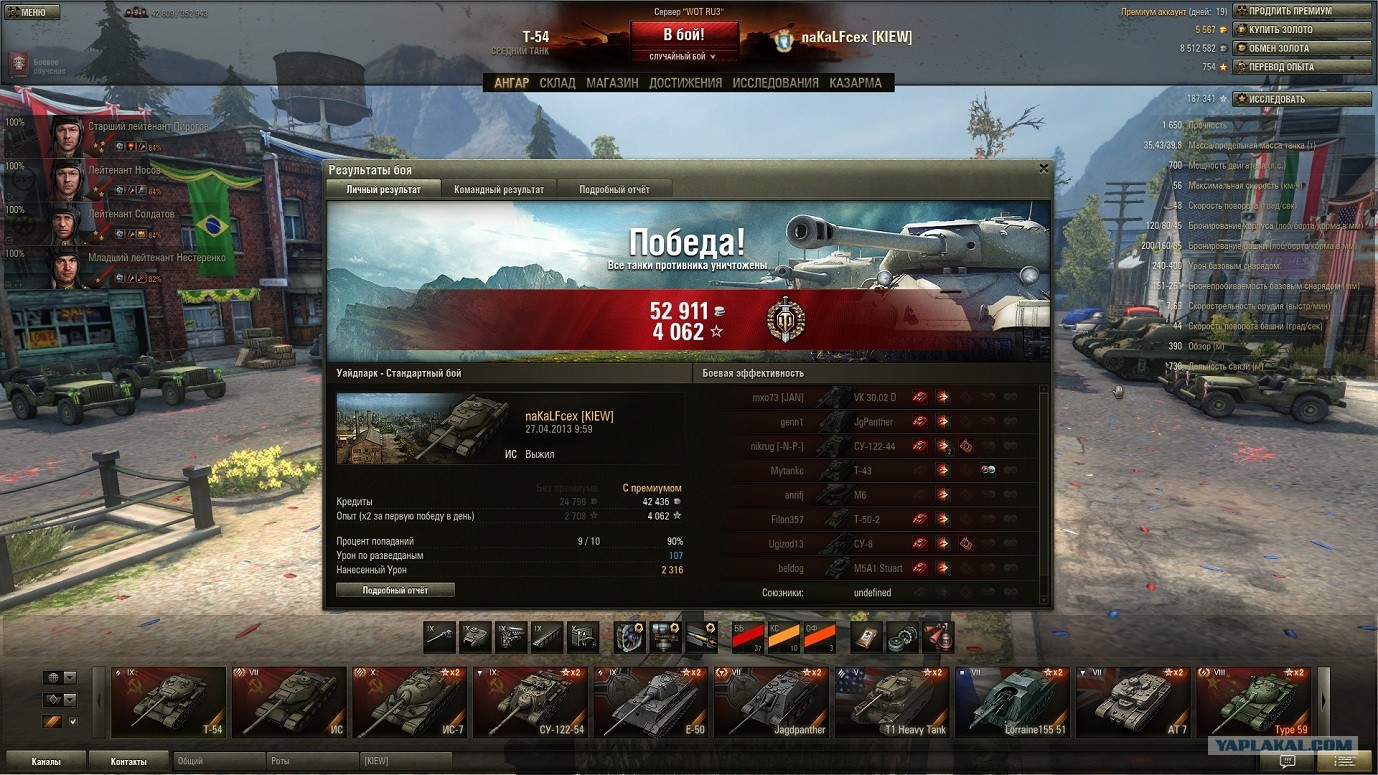Click the Подробный отчёт button below the stats
The image size is (1378, 775).
pos(395,590)
